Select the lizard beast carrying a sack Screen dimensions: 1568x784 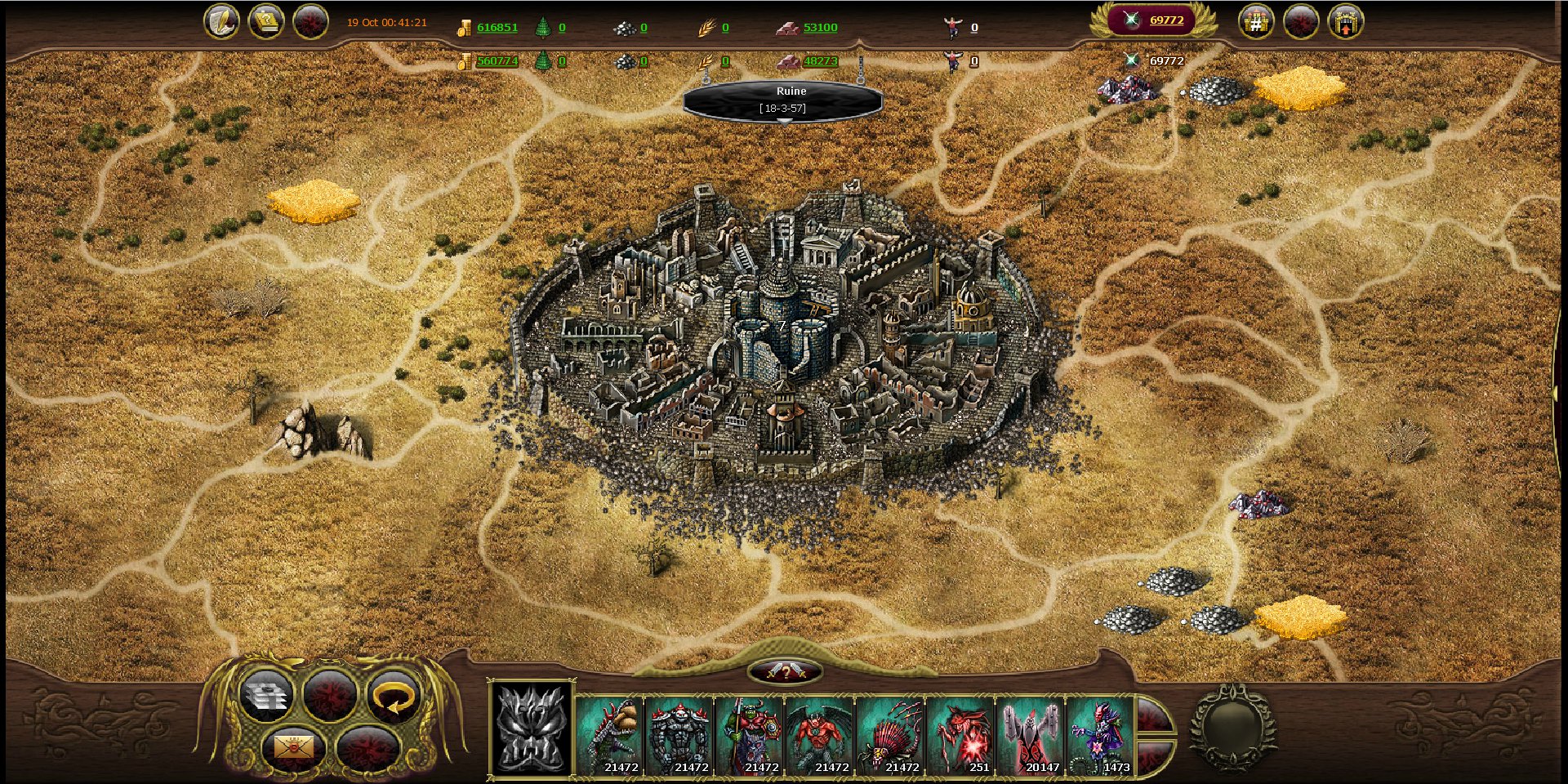[x=610, y=735]
